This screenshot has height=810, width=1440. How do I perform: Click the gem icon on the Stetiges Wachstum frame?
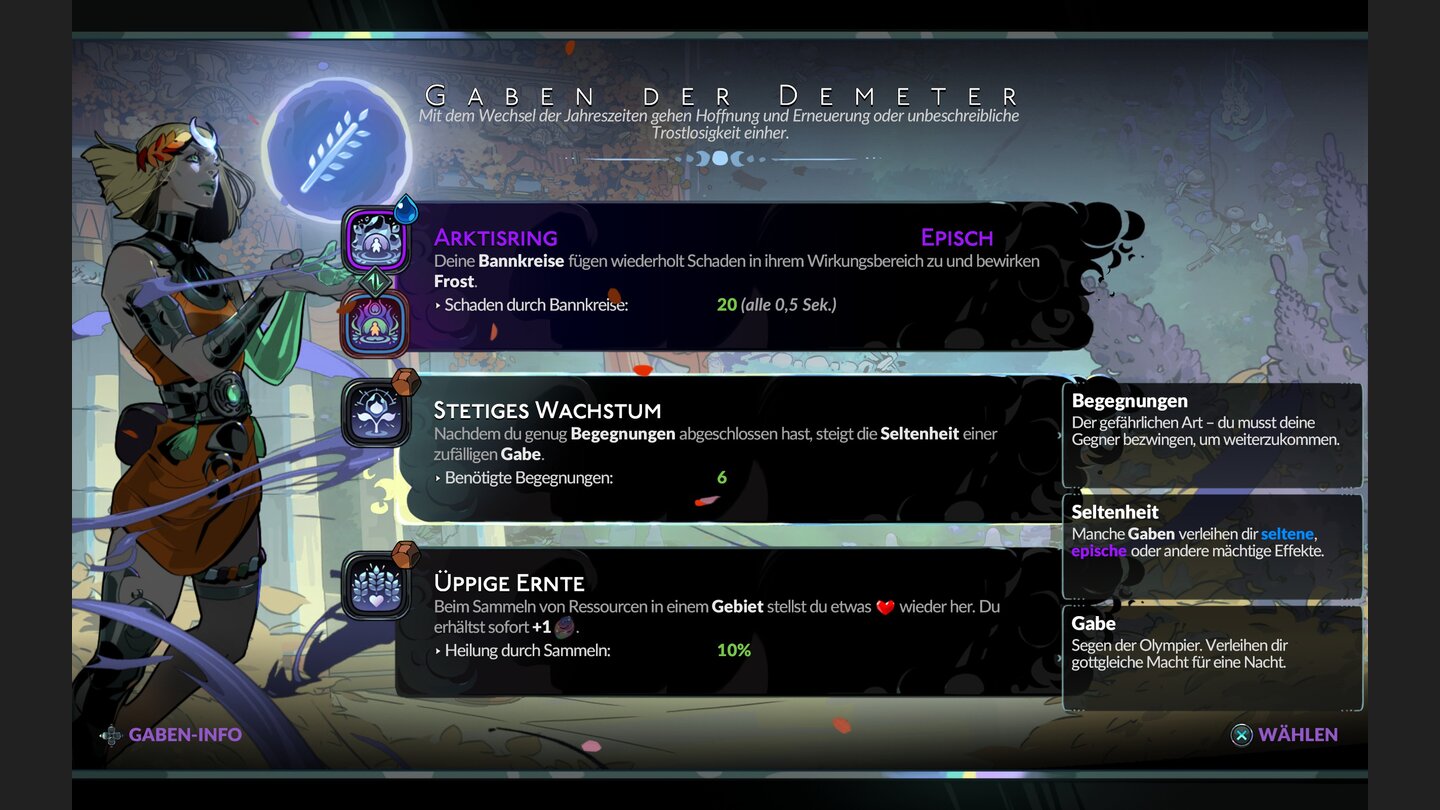405,382
